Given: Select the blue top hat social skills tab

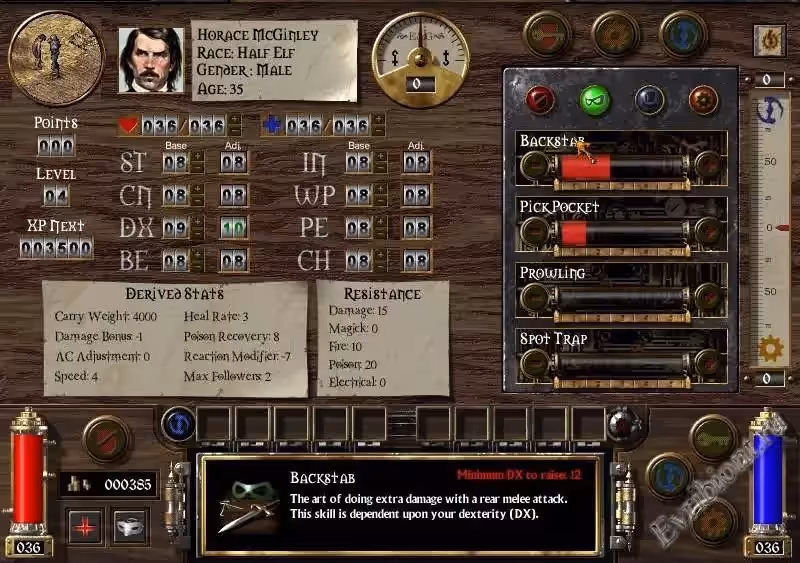Looking at the screenshot, I should [x=649, y=98].
